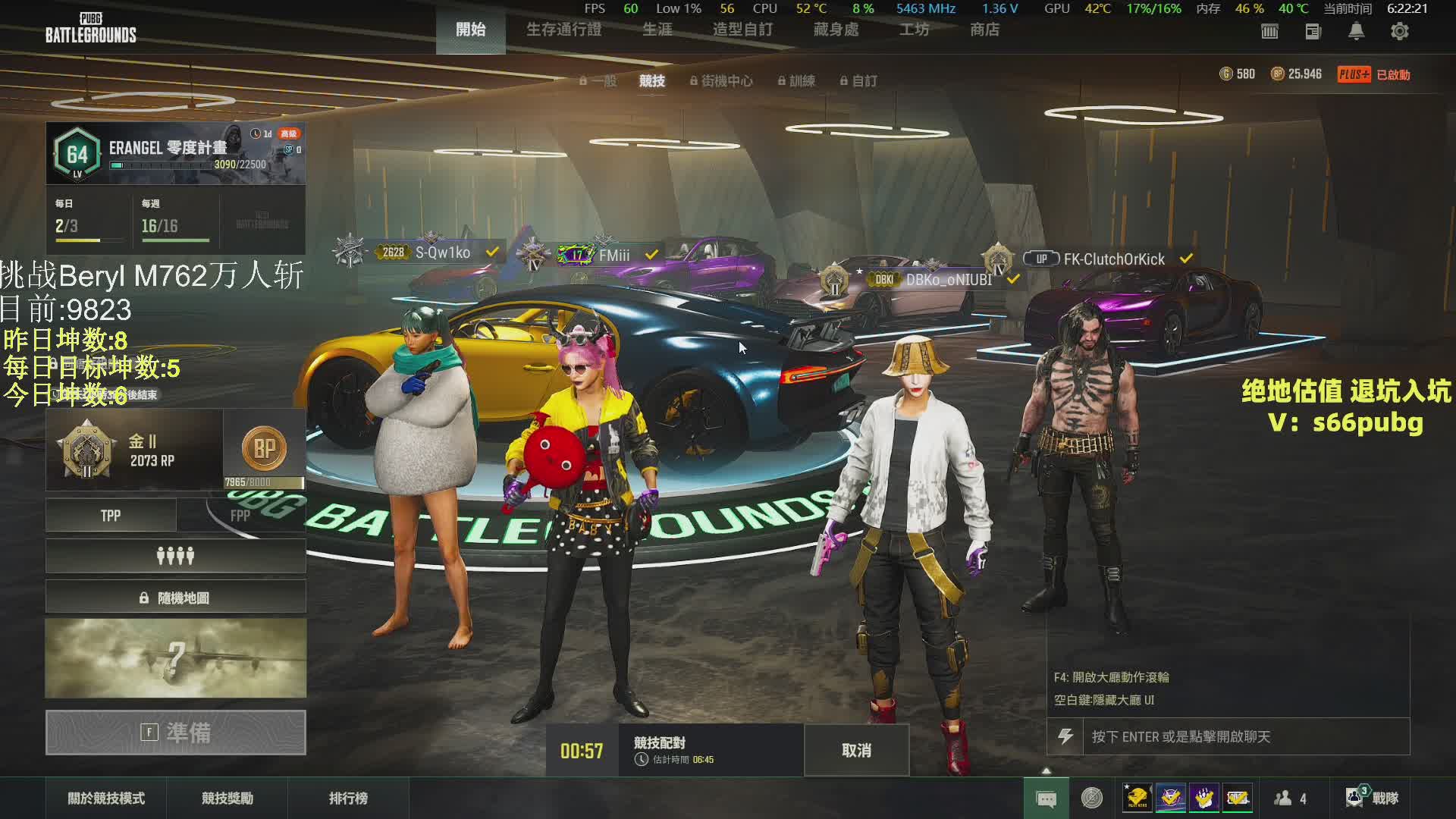
Task: Toggle the chat bubble icon in bottom bar
Action: point(1046,799)
